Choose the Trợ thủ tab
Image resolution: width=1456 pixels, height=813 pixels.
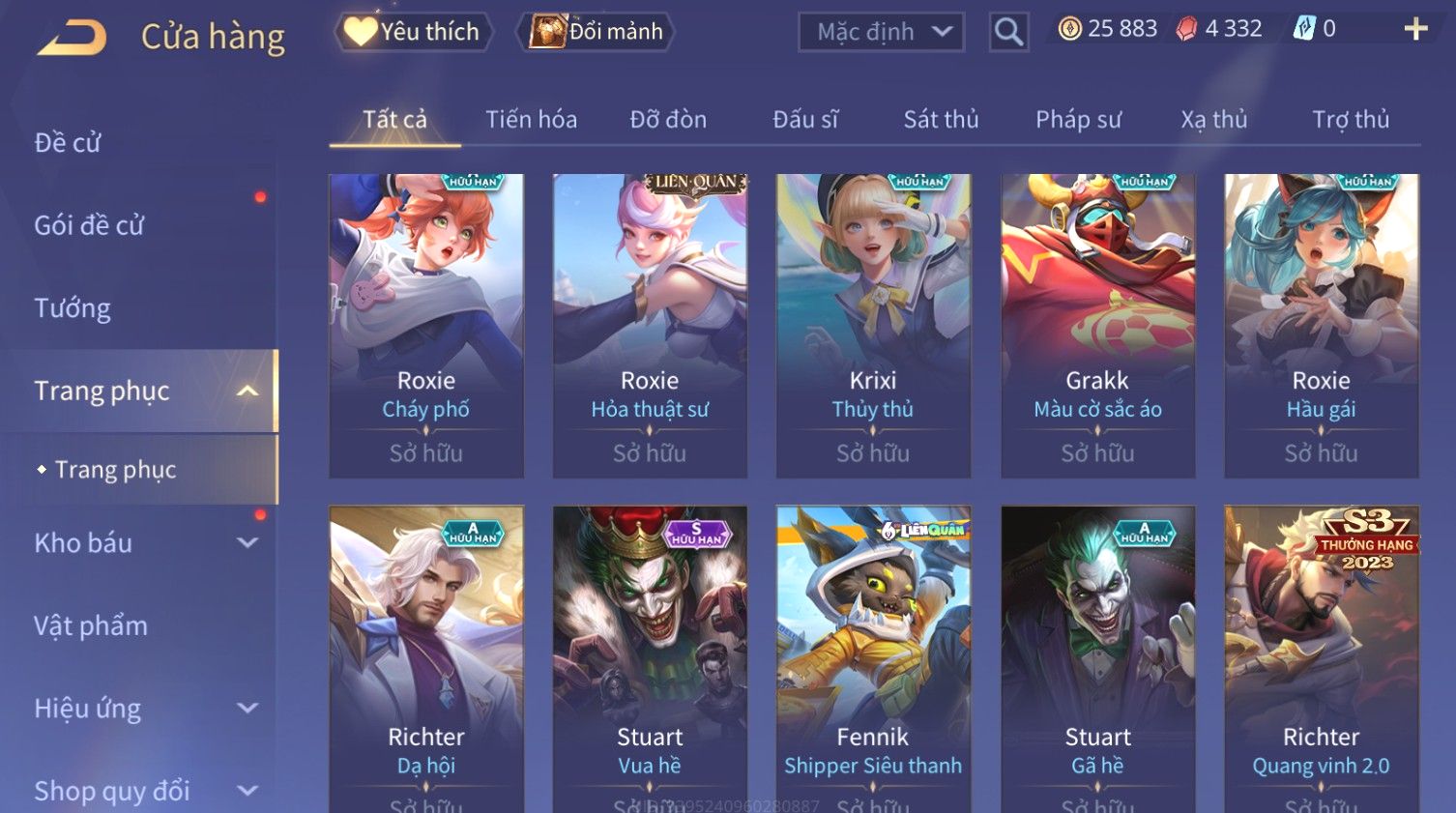tap(1350, 120)
